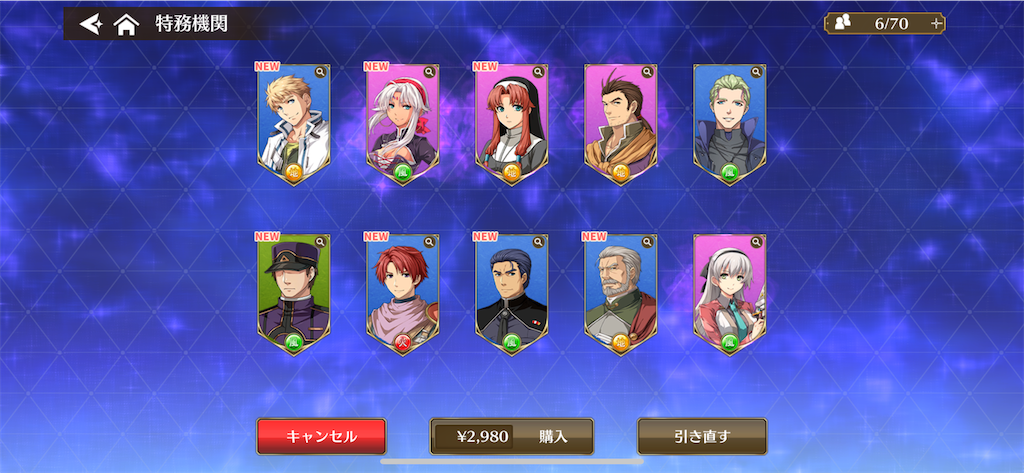The image size is (1024, 473).
Task: Inspect the red-haired nun with magnifier icon
Action: tap(538, 72)
